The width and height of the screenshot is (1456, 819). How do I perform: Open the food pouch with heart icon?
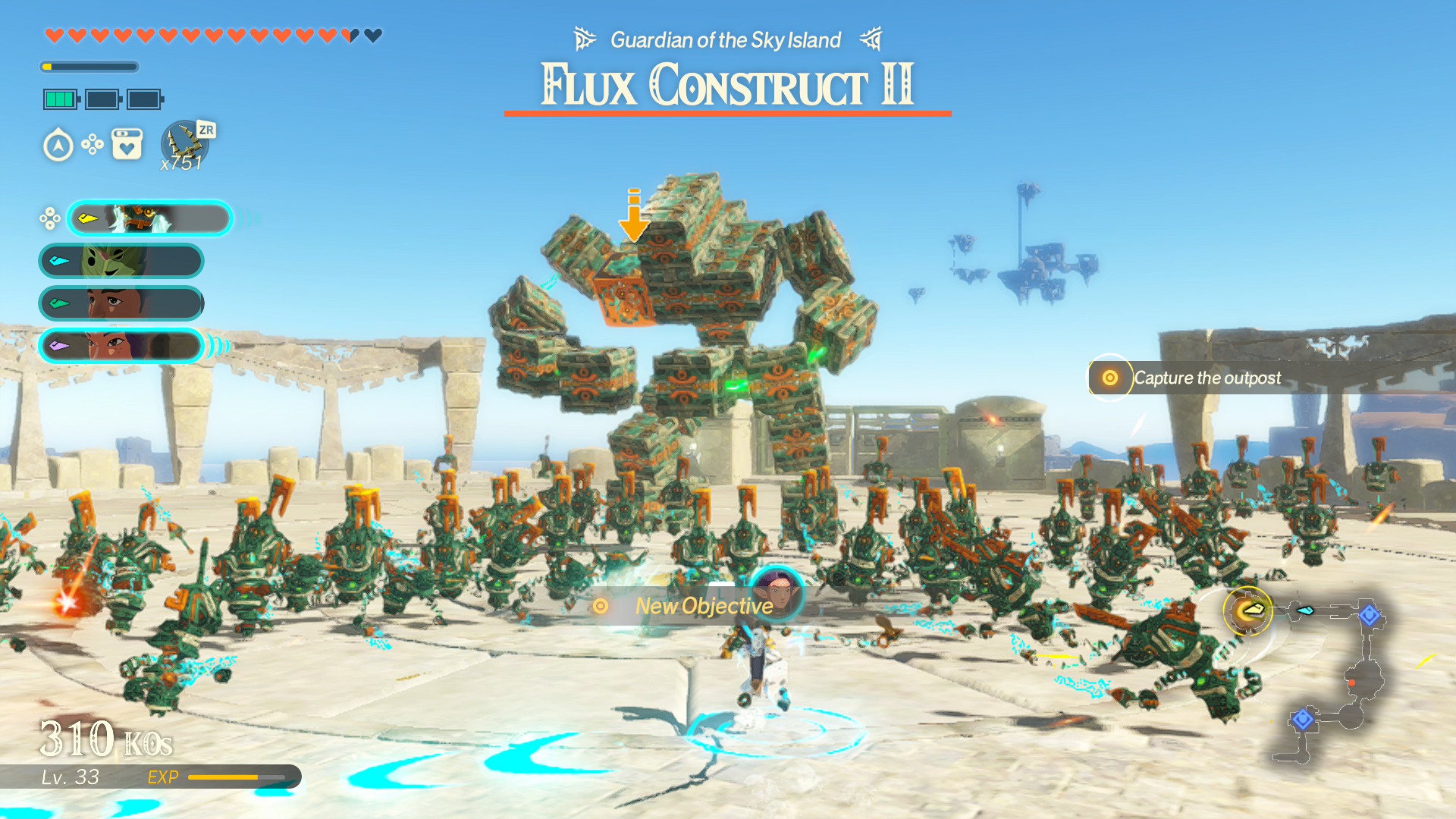pyautogui.click(x=127, y=144)
